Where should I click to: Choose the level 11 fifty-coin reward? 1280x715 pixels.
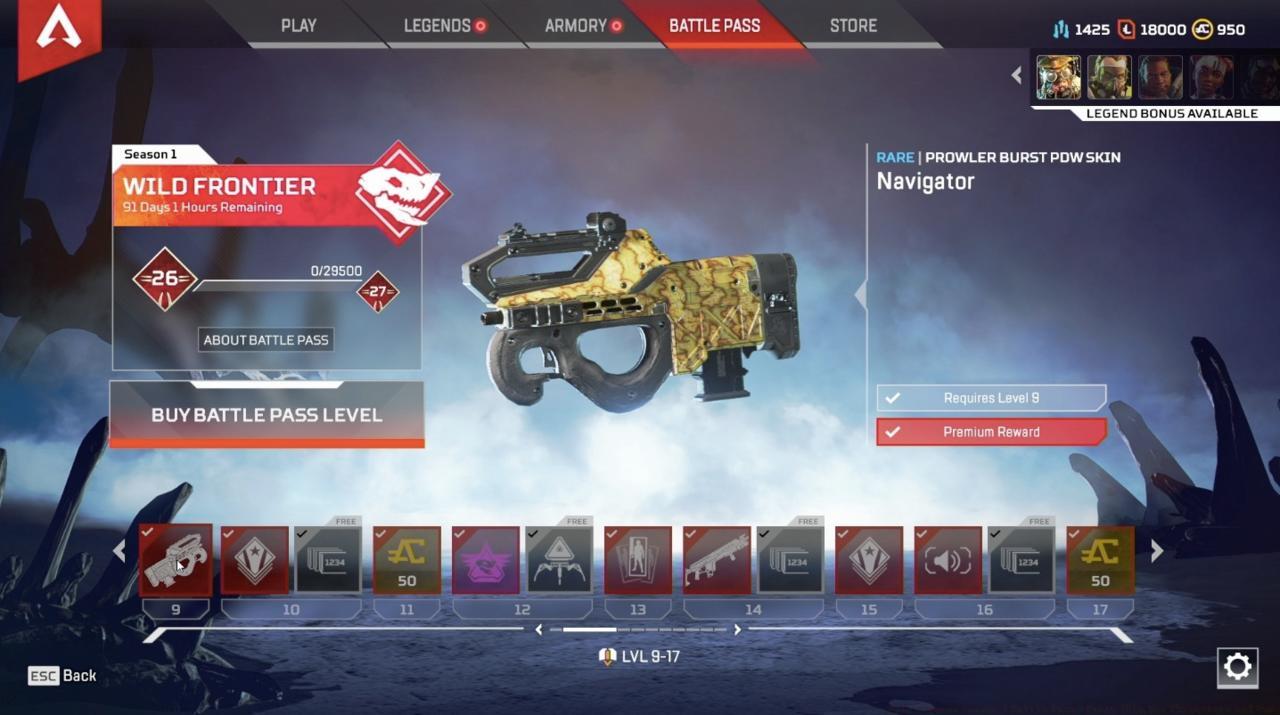407,560
